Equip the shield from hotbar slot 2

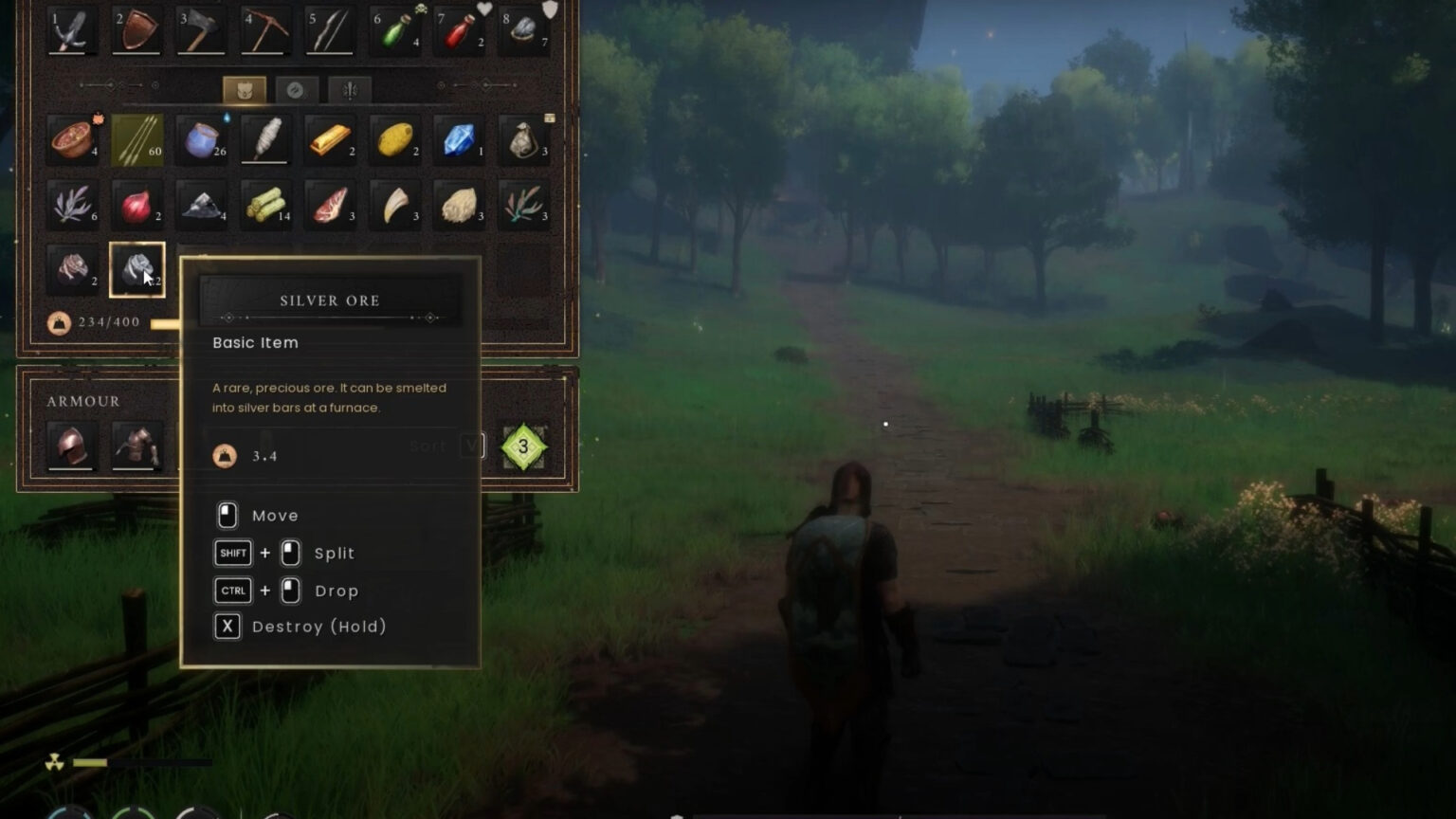click(x=137, y=30)
